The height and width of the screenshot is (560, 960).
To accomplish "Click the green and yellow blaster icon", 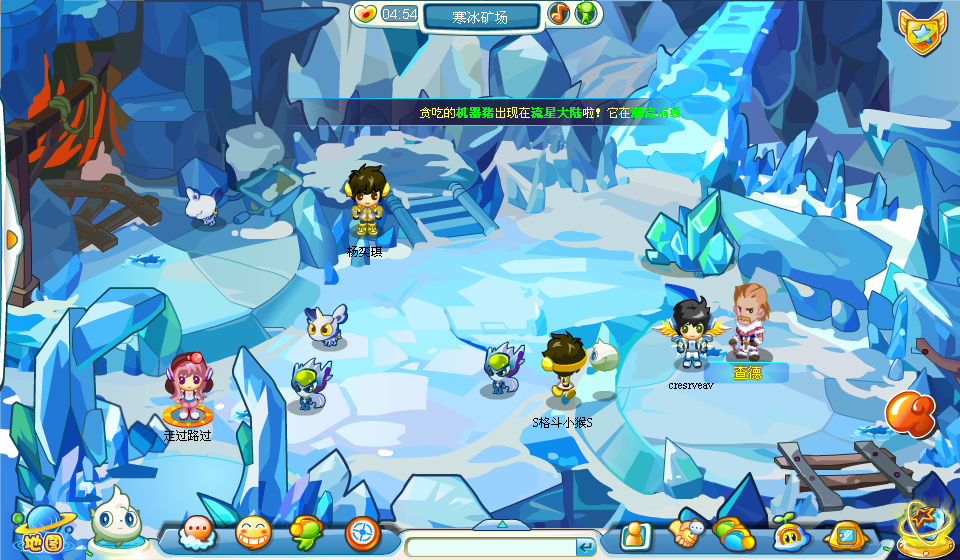I will pos(306,533).
